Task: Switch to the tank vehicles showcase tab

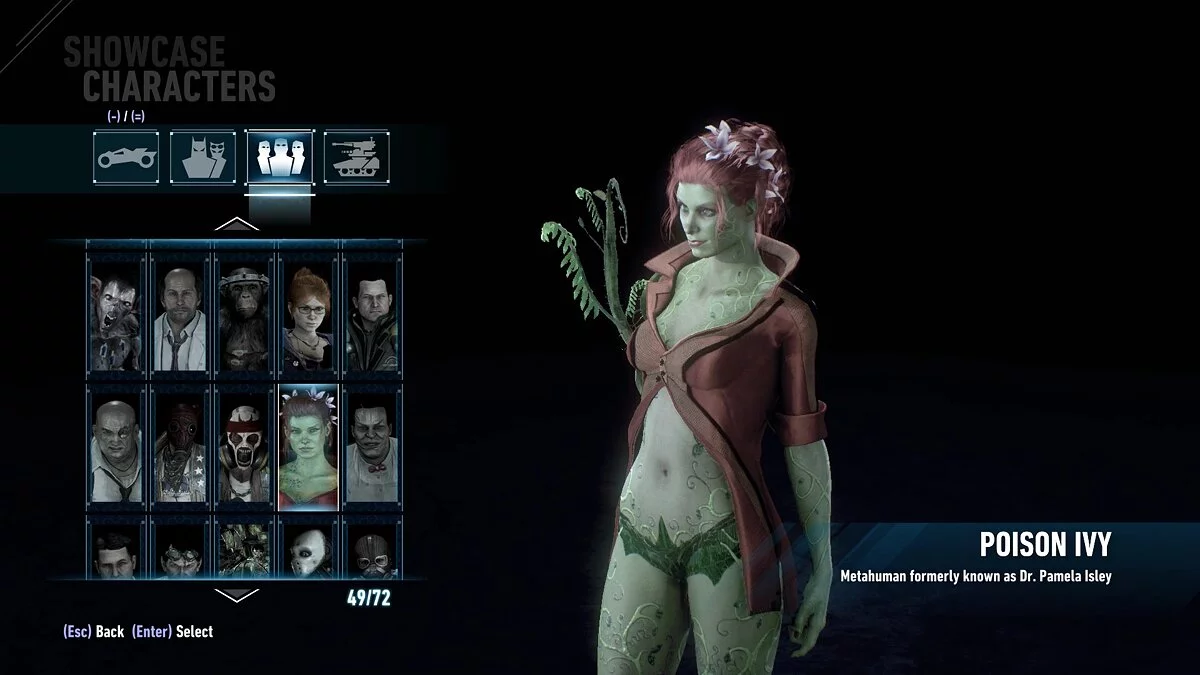Action: [x=356, y=156]
